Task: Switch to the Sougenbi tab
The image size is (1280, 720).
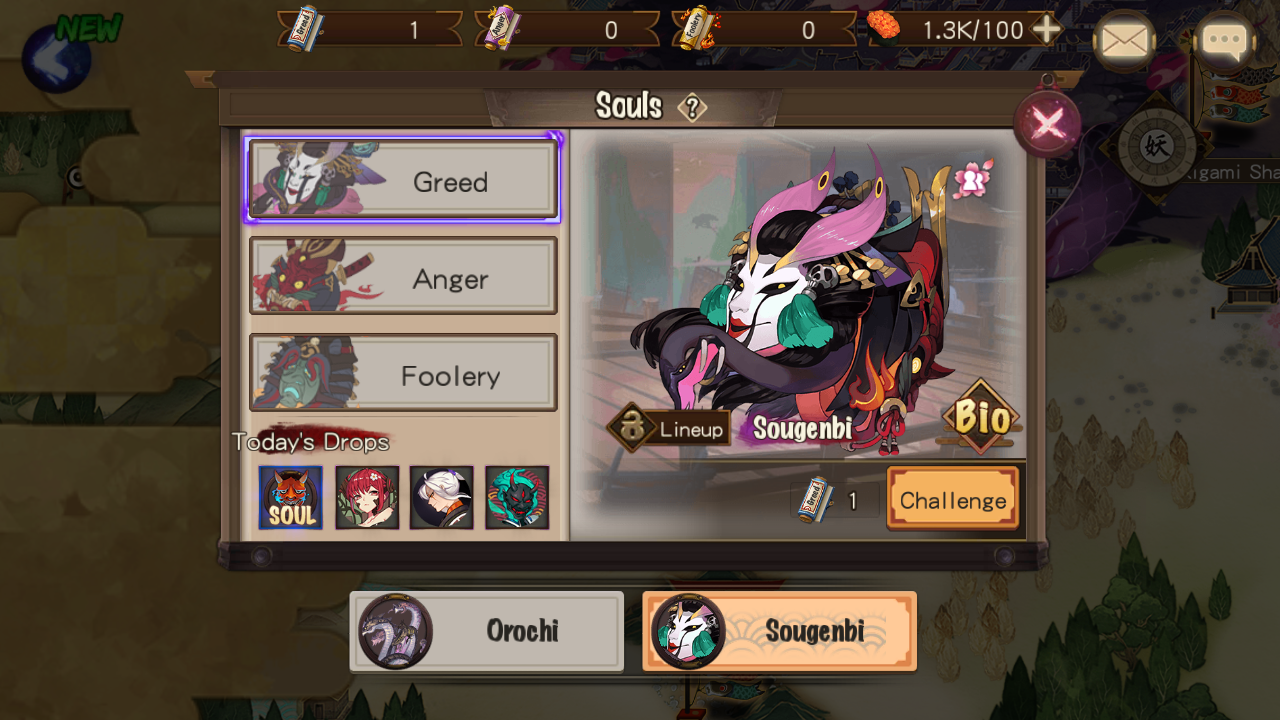Action: (779, 631)
